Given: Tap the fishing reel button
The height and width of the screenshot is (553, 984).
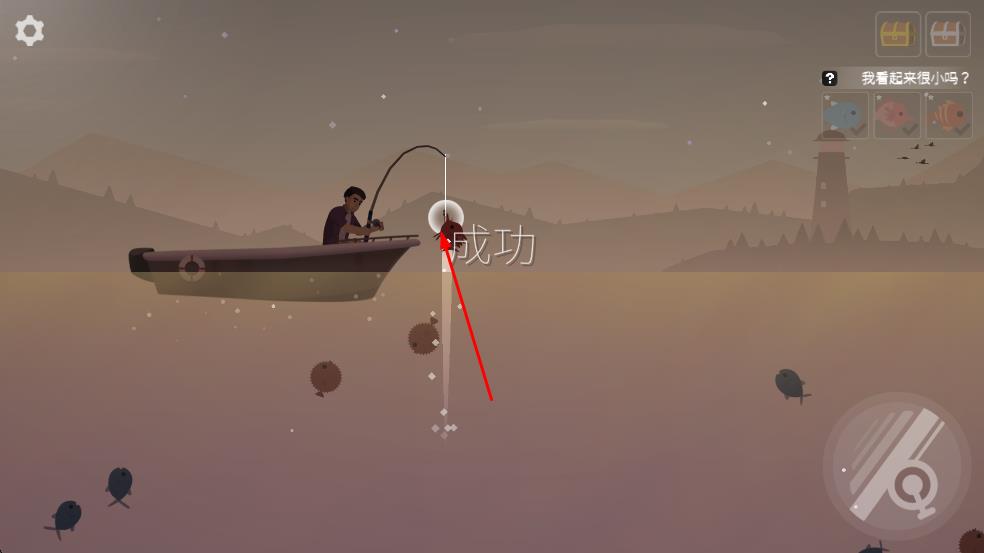Looking at the screenshot, I should click(897, 468).
